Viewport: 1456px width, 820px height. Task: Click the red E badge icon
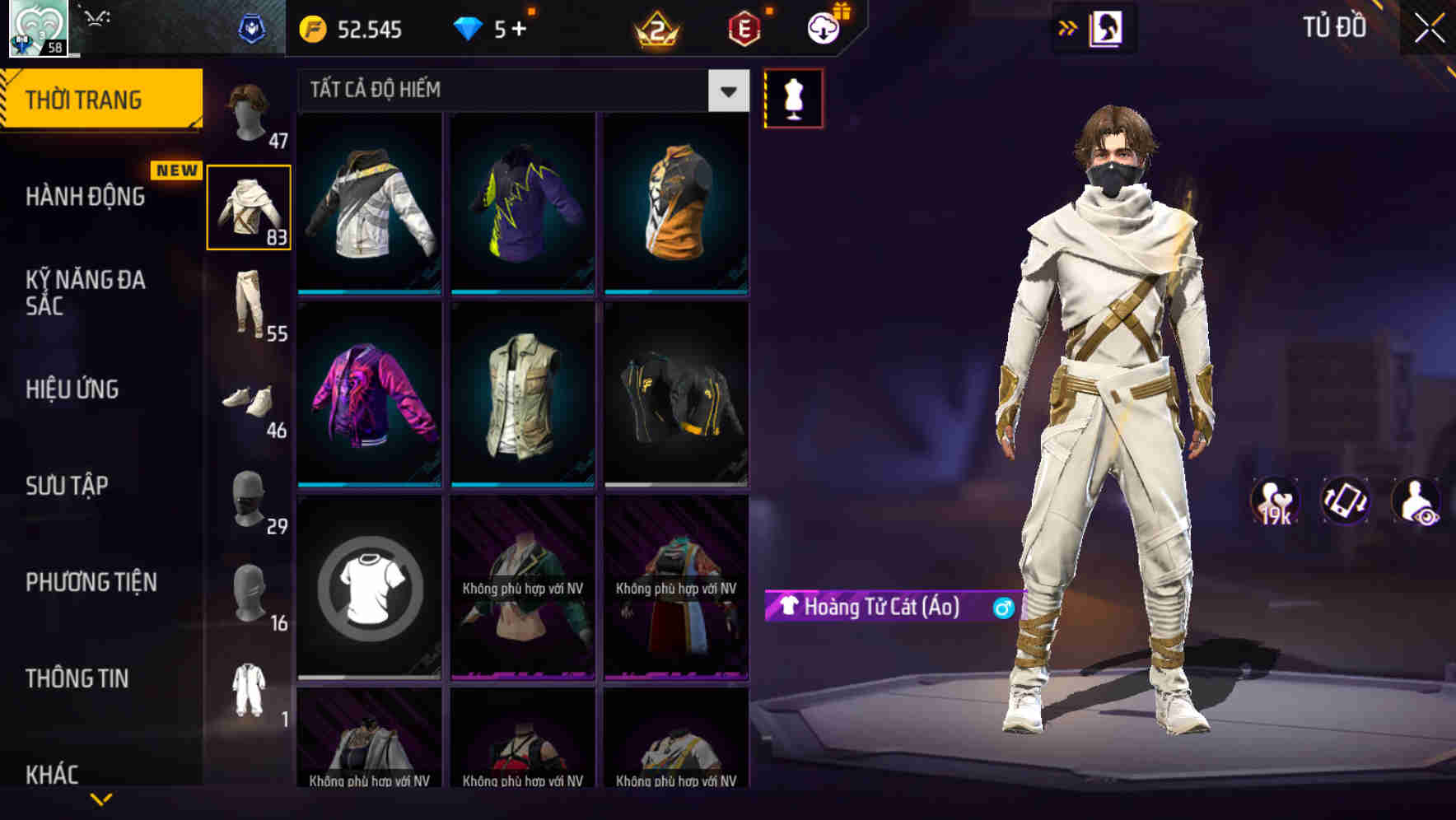click(x=740, y=28)
